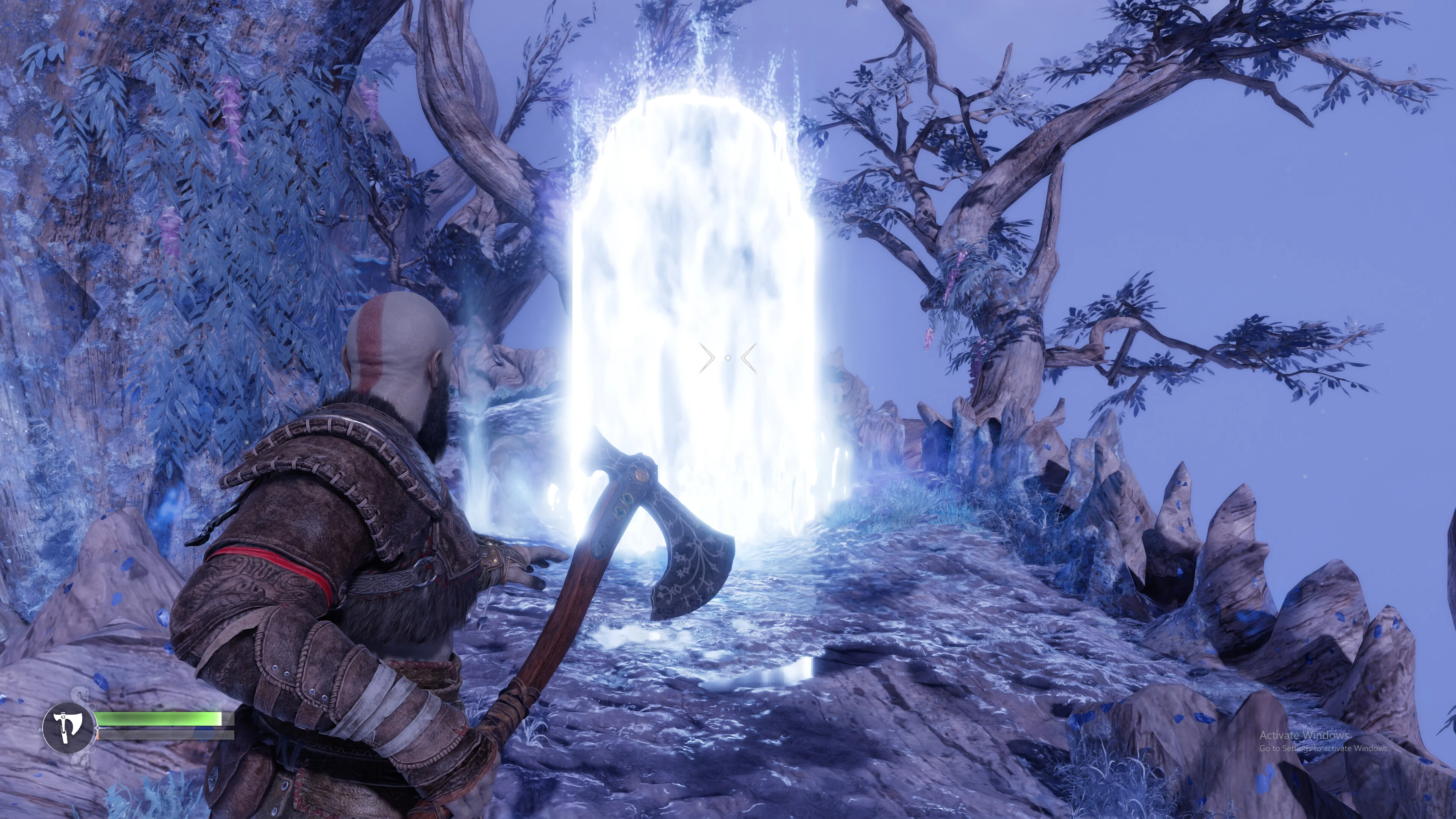Select the Leviathan Axe weapon icon
Viewport: 1456px width, 819px height.
pos(68,727)
